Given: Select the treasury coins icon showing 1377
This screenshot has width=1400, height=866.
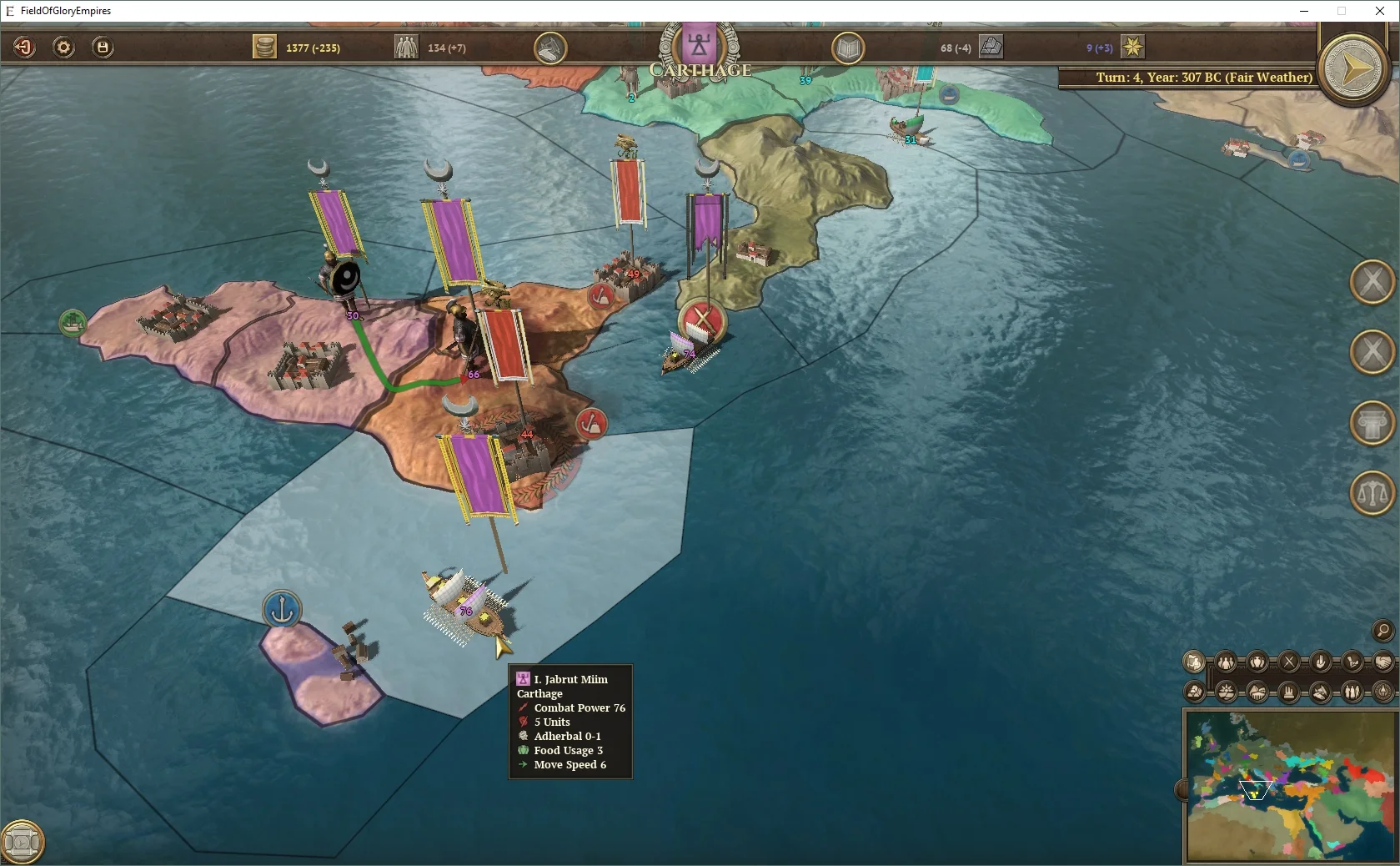Looking at the screenshot, I should coord(264,48).
